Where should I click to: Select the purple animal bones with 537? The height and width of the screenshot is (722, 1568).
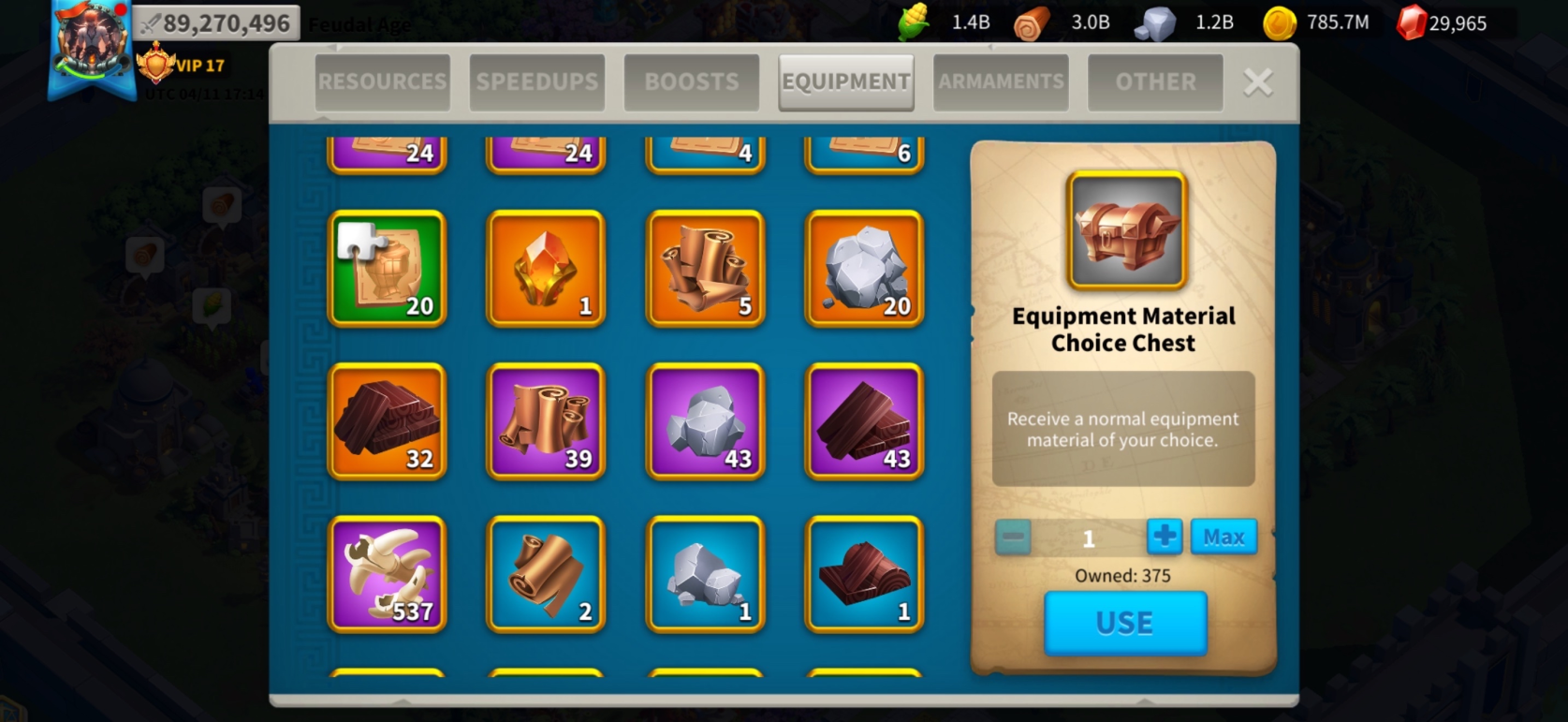click(x=387, y=574)
